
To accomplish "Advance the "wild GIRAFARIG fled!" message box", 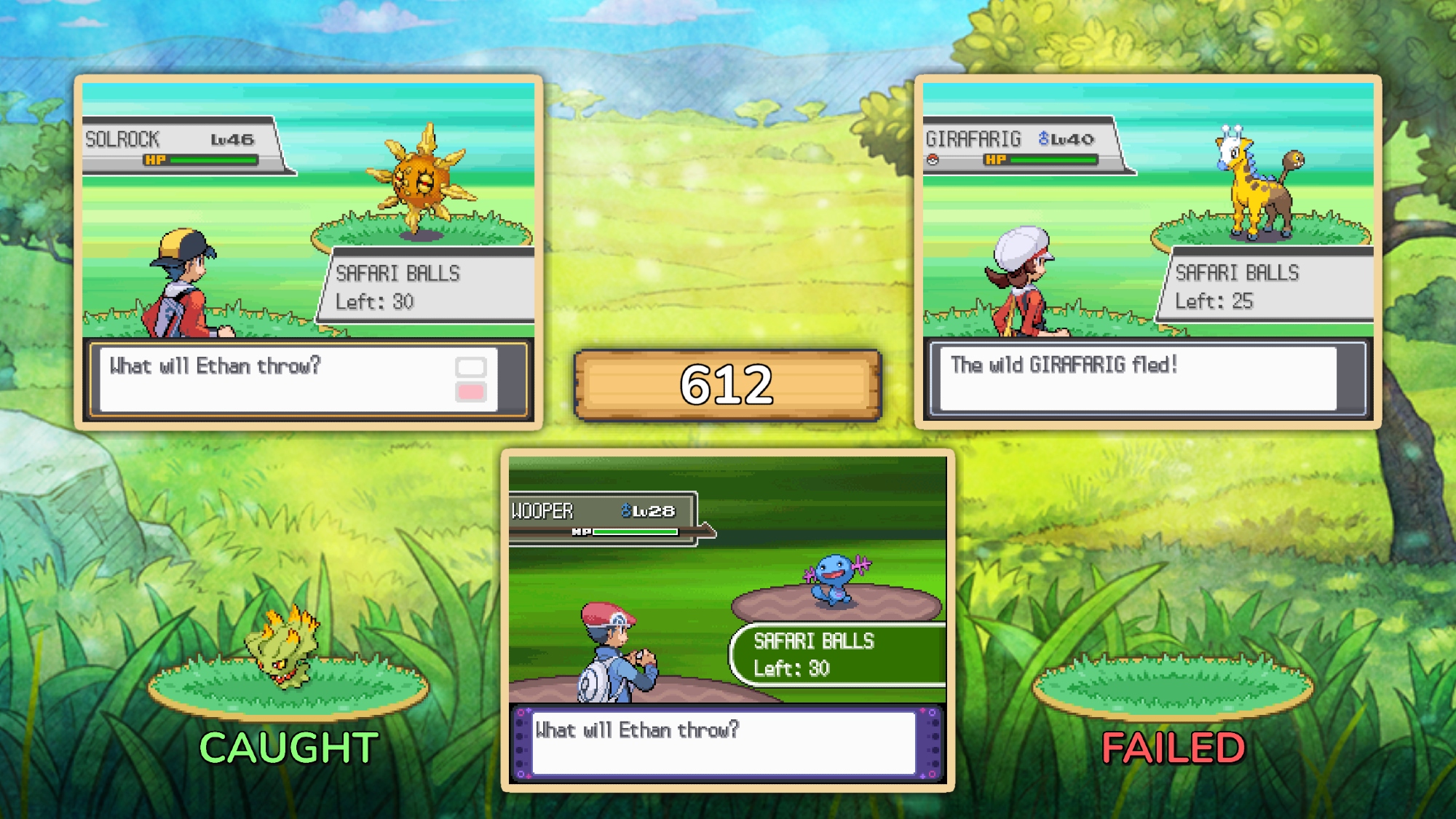I will point(1138,379).
